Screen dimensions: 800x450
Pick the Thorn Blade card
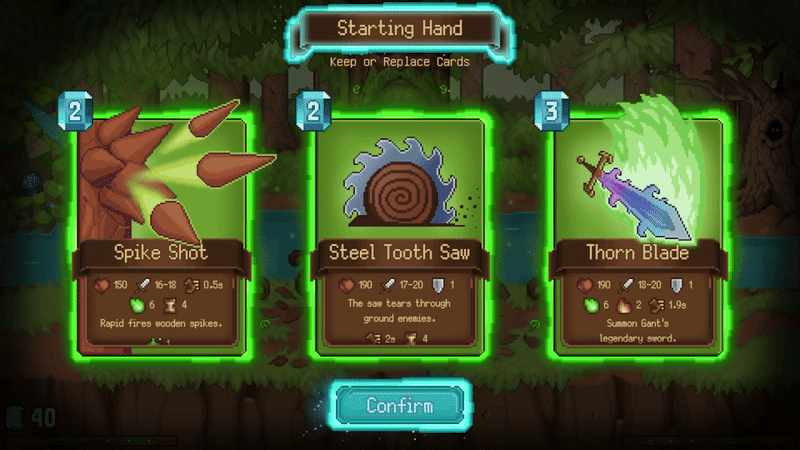(x=638, y=235)
